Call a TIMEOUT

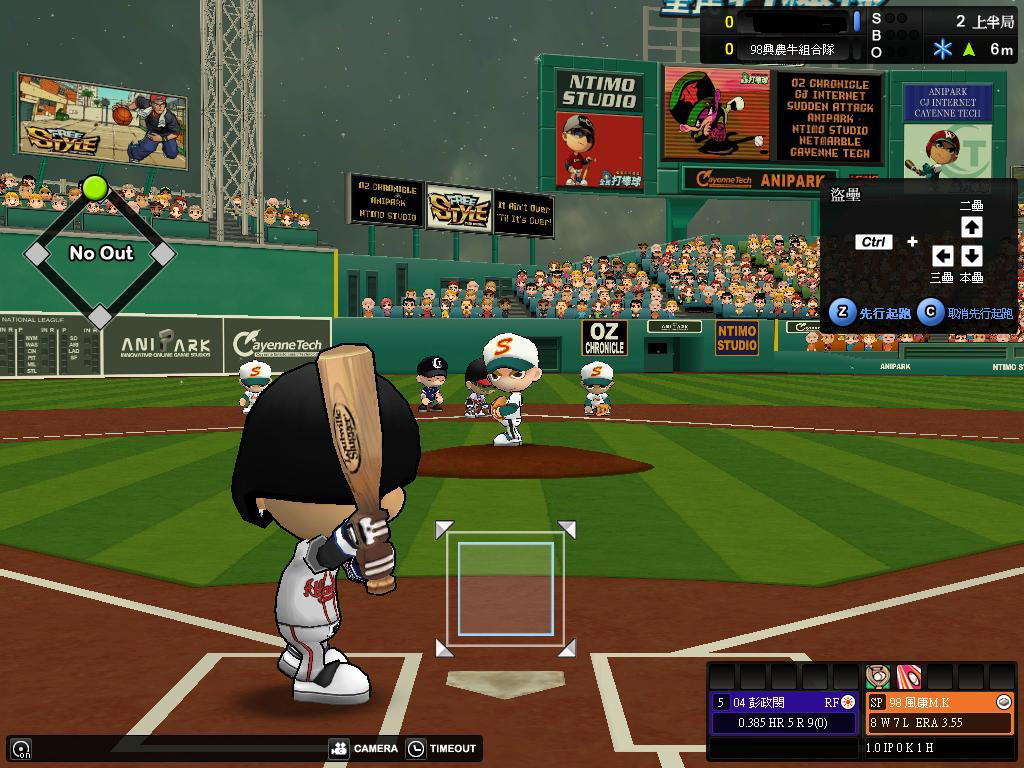tap(443, 748)
